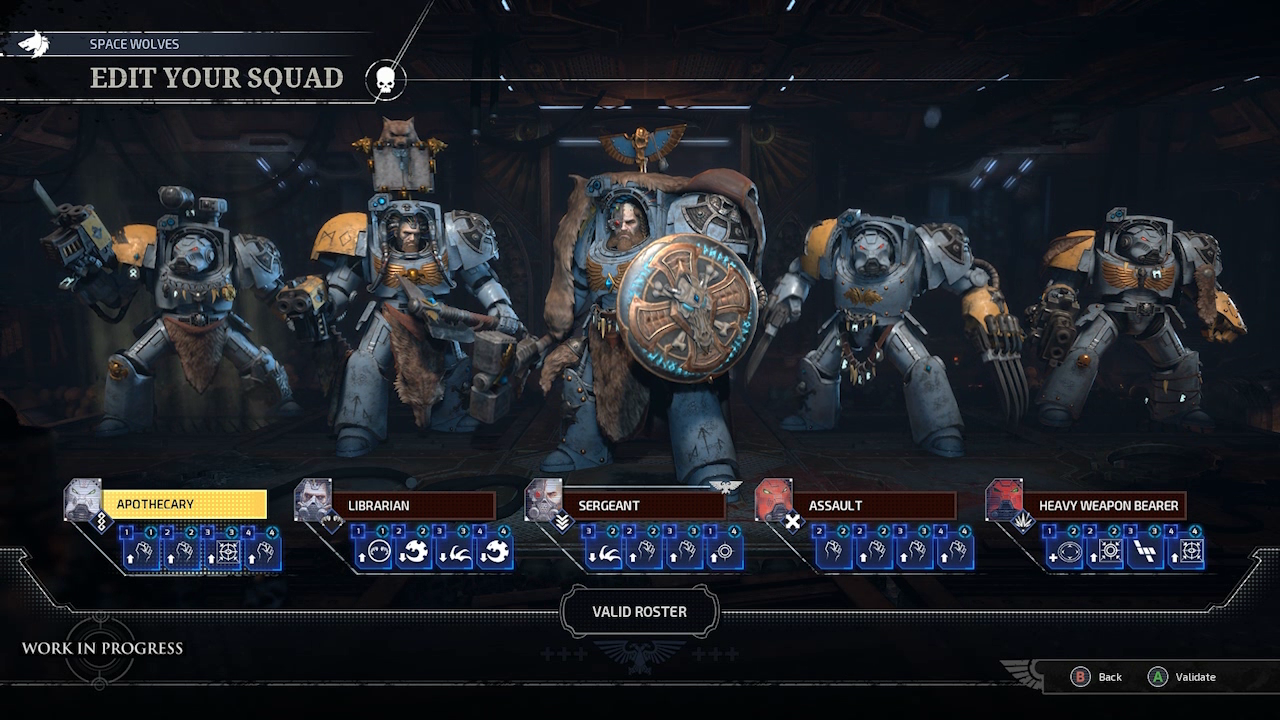Select the Apothecary squad slot
This screenshot has height=720, width=1280.
[x=184, y=505]
